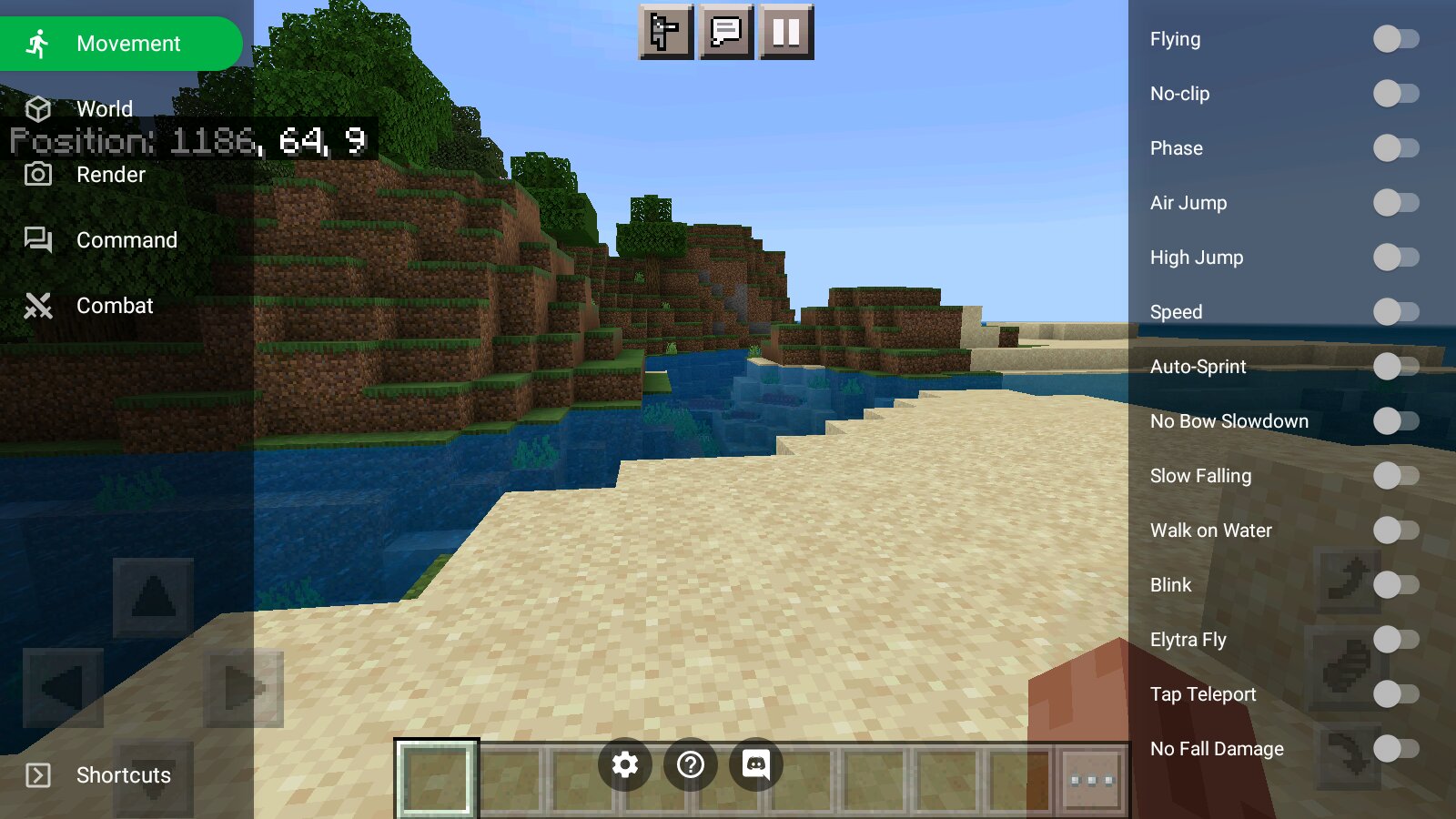Toggle the Flying switch on
Screen dimensions: 1456x819
pos(1395,39)
